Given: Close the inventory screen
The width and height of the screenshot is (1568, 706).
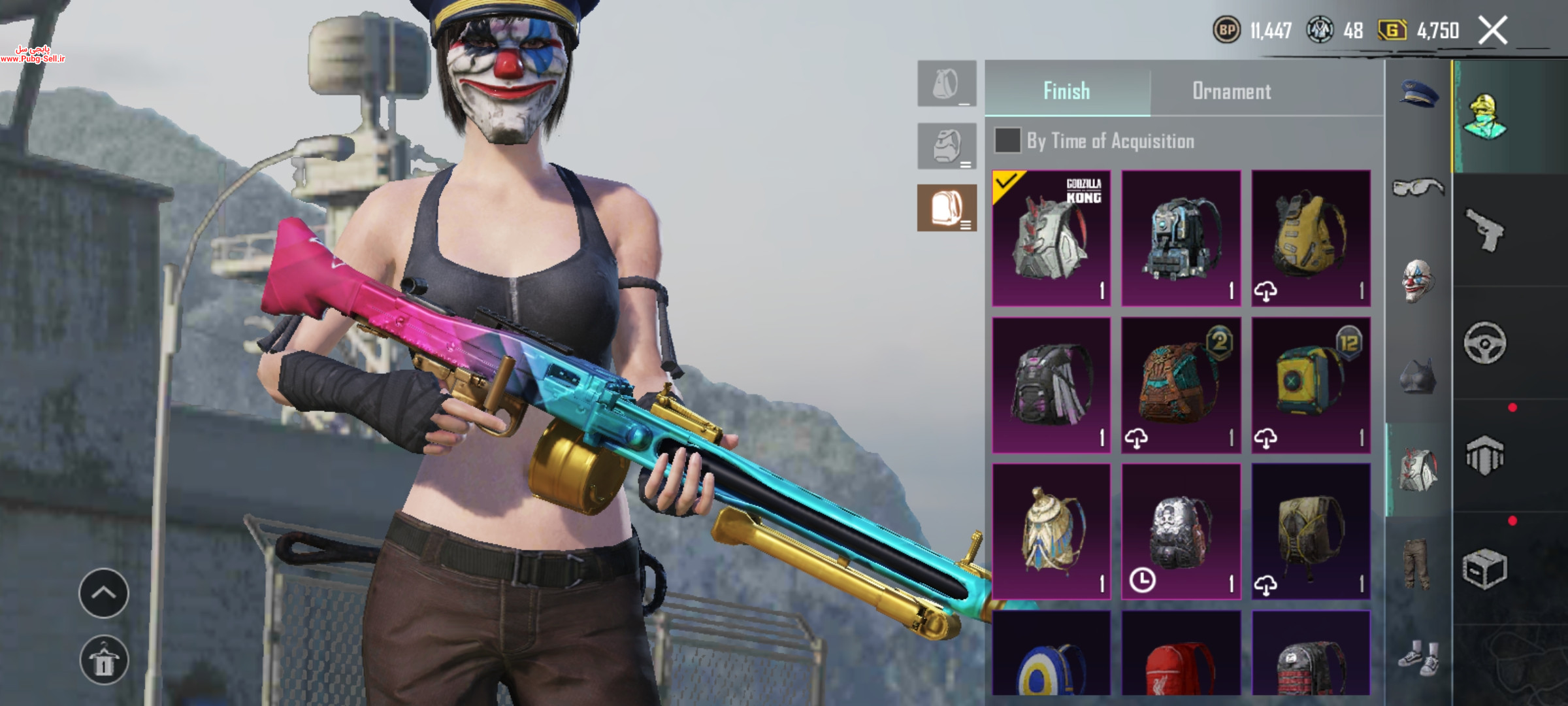Looking at the screenshot, I should 1493,31.
